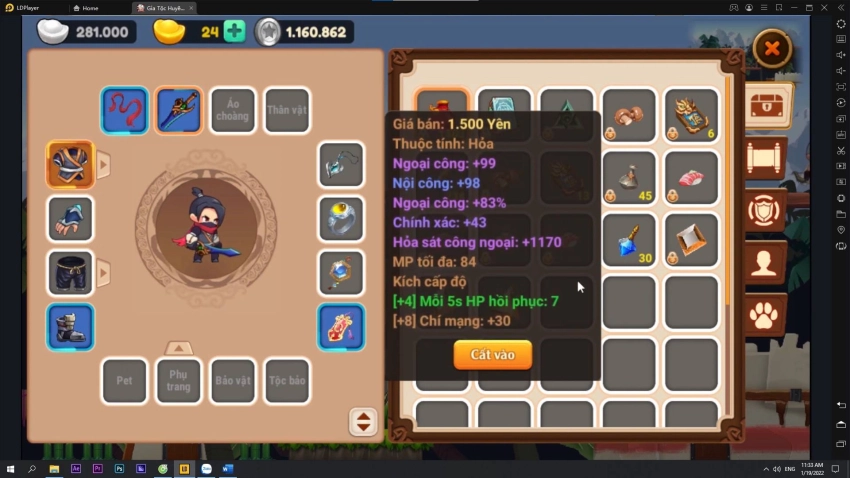Switch to the scroll tab
This screenshot has height=478, width=850.
(767, 157)
